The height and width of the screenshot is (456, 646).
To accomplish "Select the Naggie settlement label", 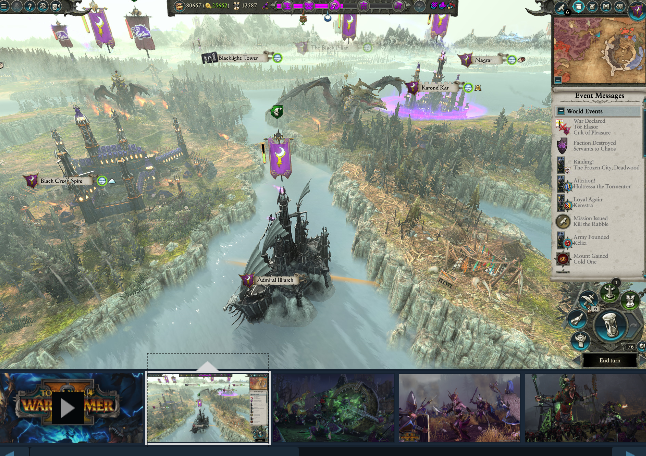I will (x=483, y=60).
